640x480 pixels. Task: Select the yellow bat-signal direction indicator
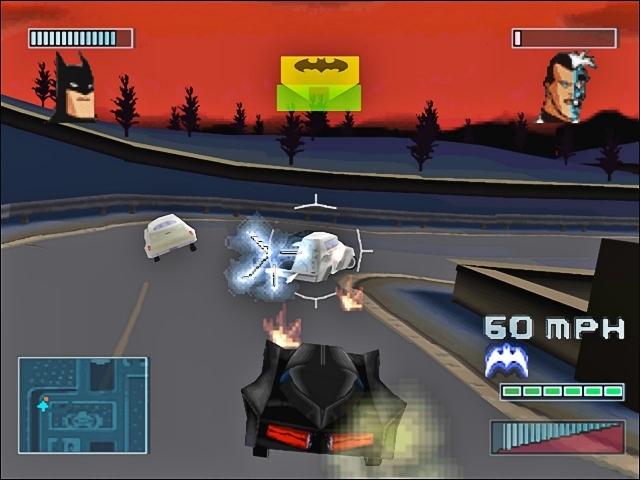318,82
